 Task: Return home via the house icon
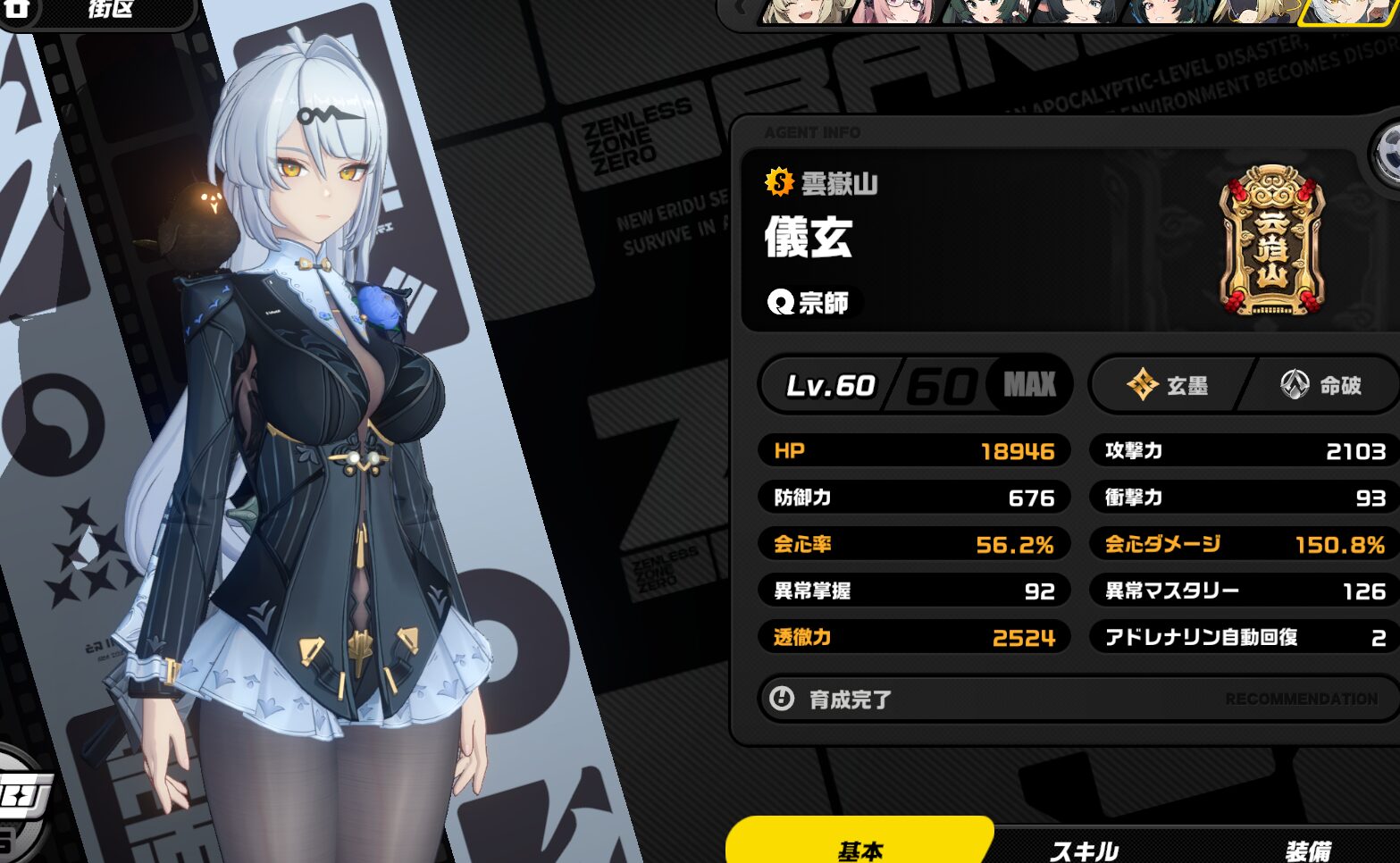click(16, 9)
